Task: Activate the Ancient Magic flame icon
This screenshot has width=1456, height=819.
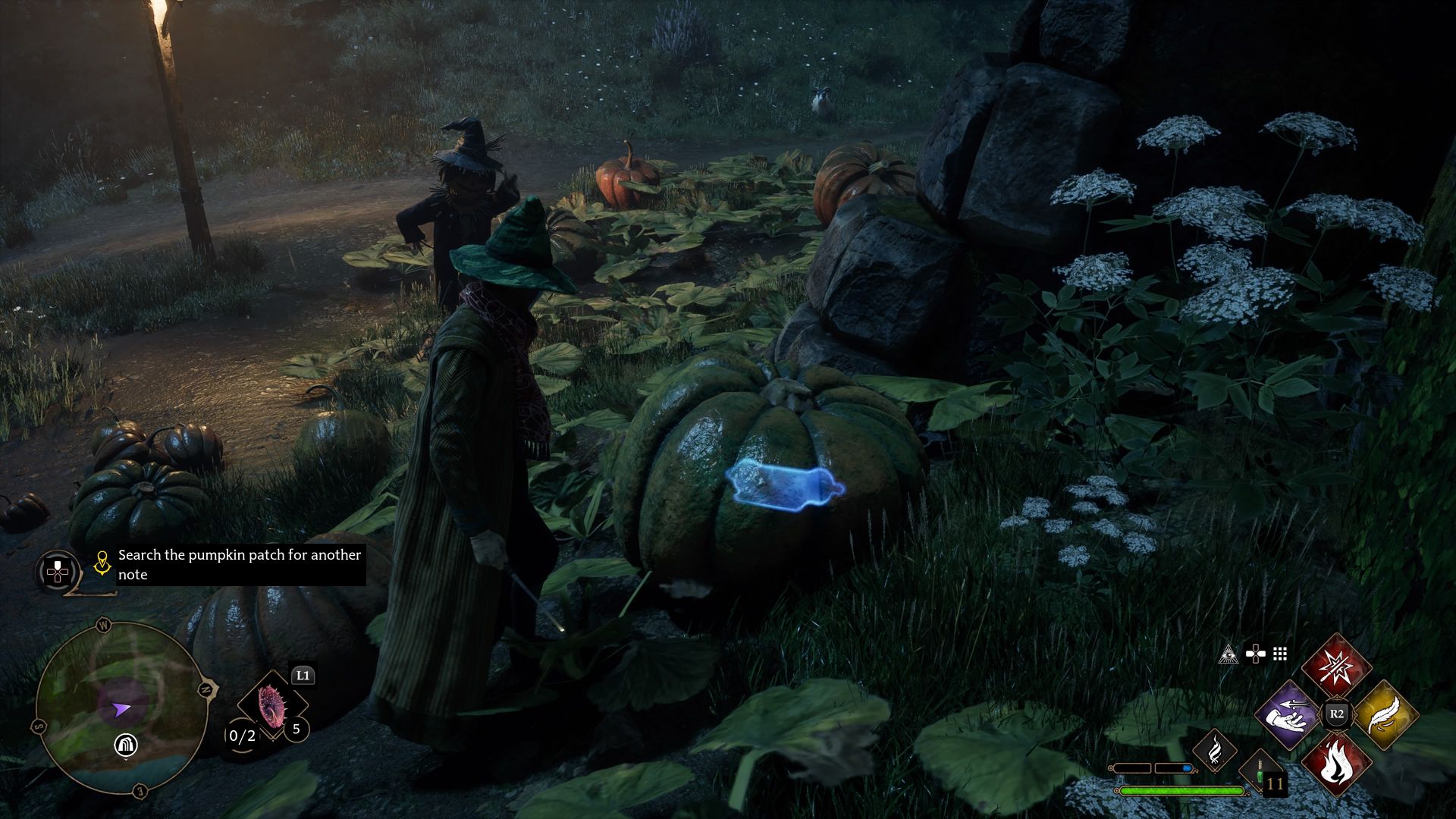Action: click(x=1215, y=751)
